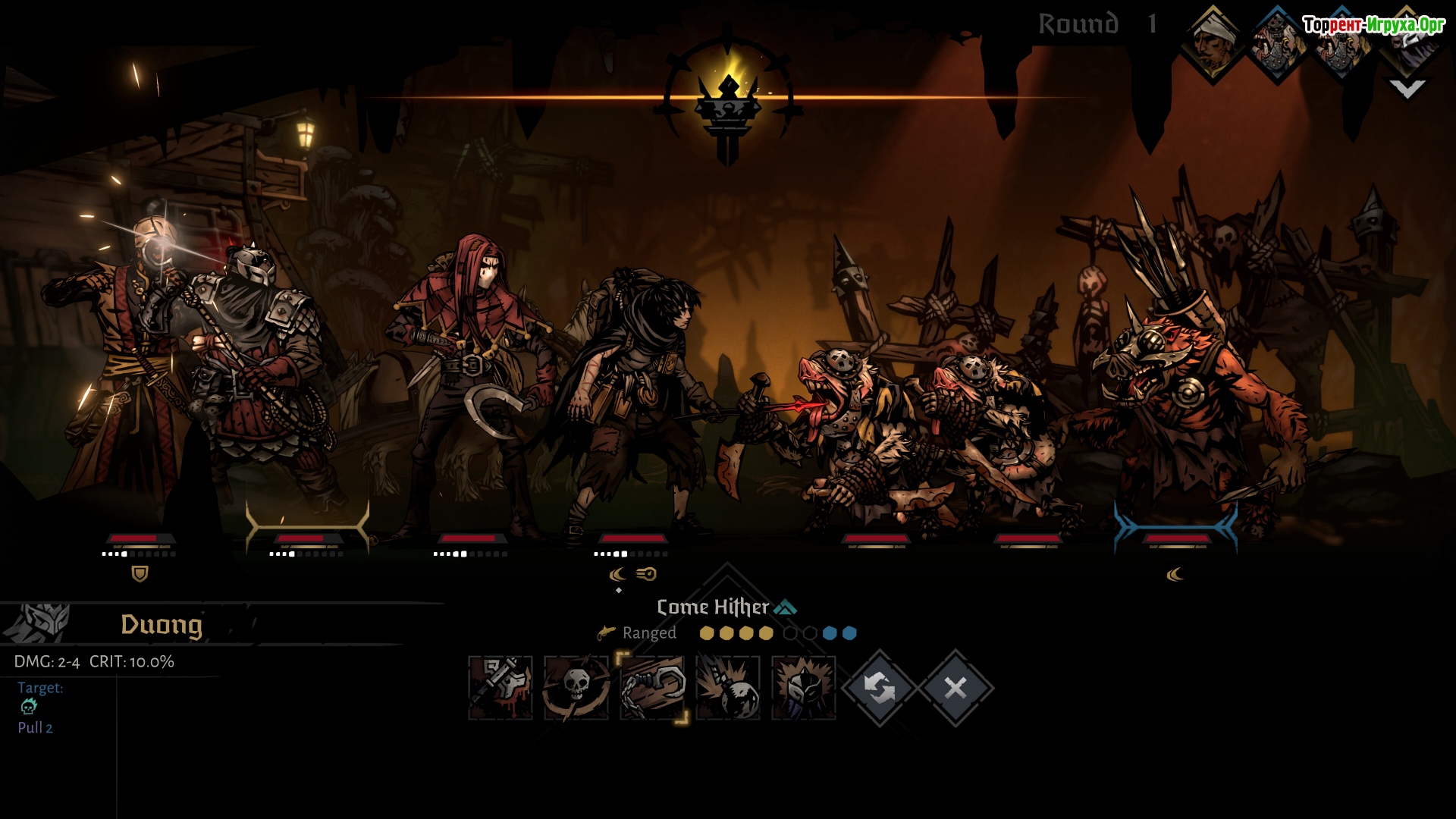Expand the turn order with the chevron
Viewport: 1456px width, 819px height.
tap(1407, 89)
